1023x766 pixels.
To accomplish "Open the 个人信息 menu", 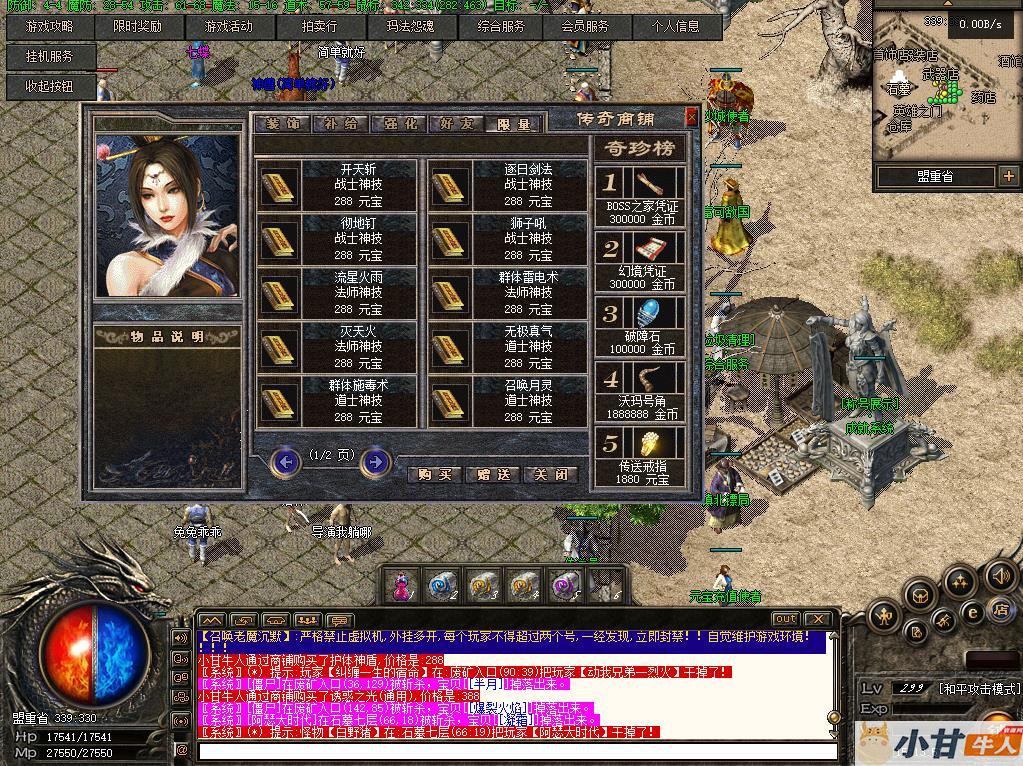I will (x=675, y=27).
